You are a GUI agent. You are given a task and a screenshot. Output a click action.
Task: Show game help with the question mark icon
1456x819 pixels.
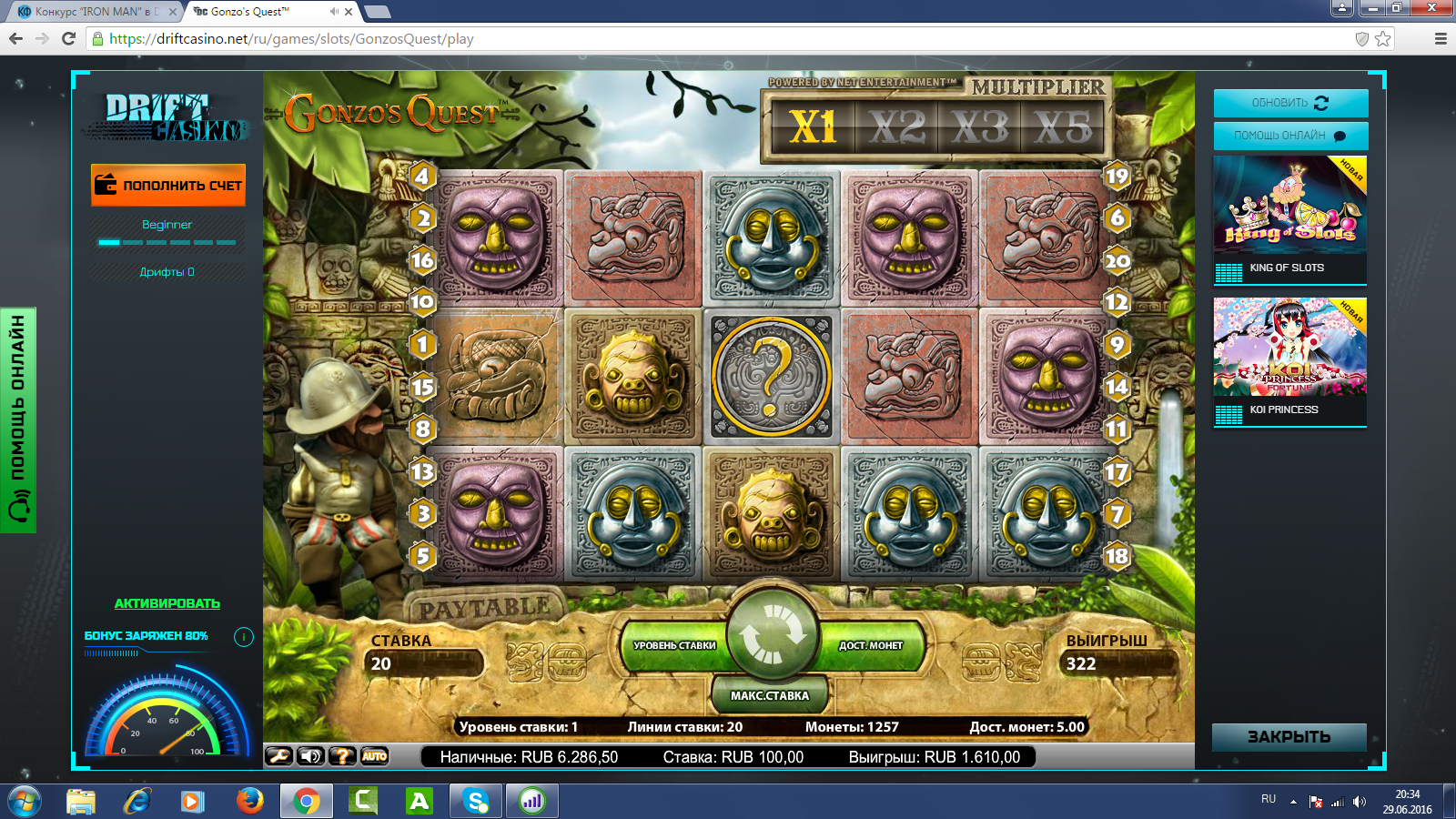[342, 756]
